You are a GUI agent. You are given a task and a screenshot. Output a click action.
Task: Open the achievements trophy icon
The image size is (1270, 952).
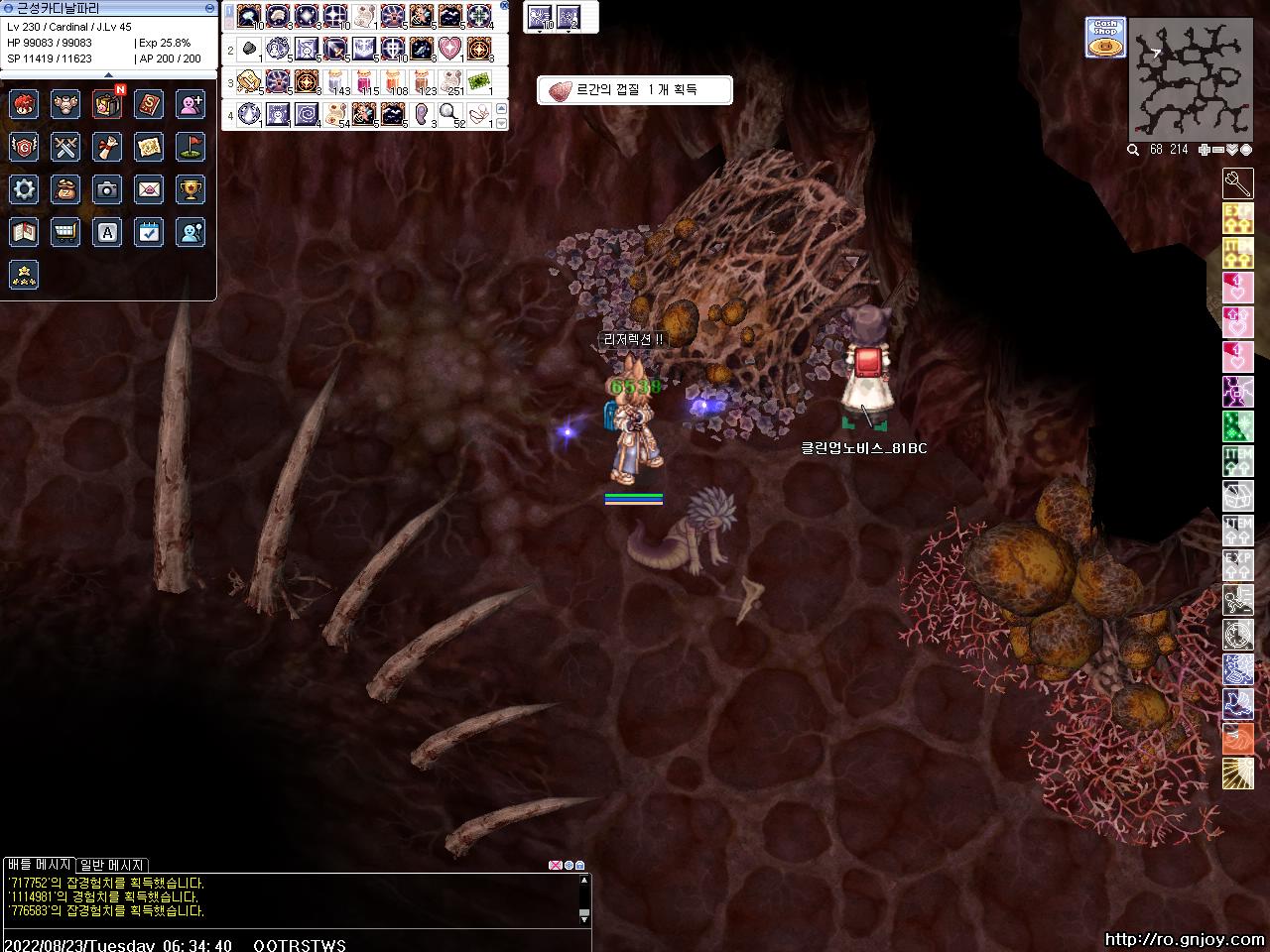[190, 189]
